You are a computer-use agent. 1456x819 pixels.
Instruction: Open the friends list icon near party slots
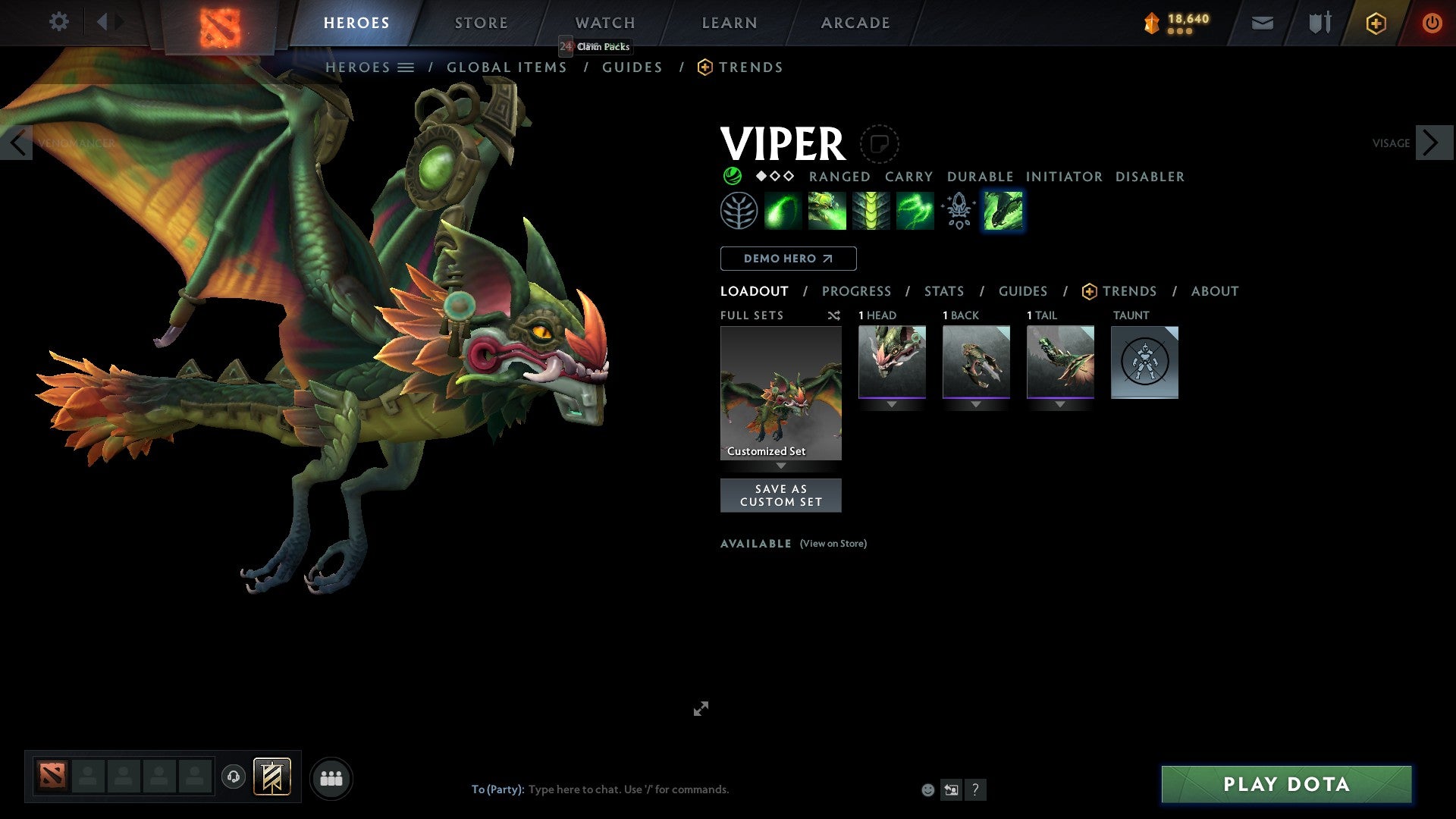(331, 777)
